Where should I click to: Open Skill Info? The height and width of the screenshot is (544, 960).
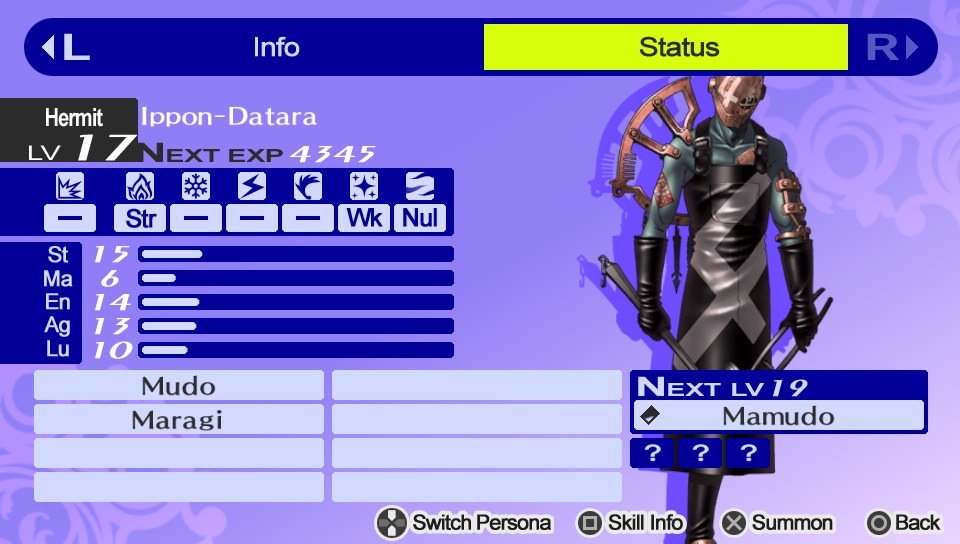point(631,522)
